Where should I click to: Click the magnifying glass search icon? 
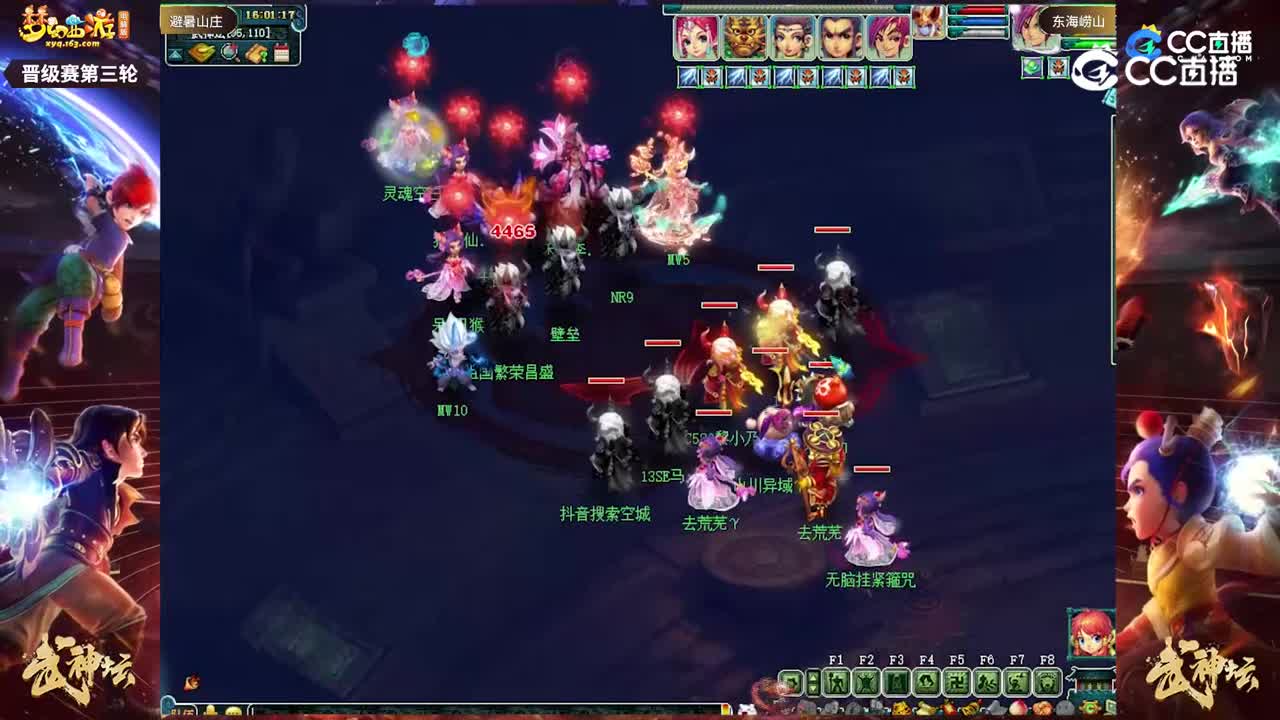pos(229,53)
